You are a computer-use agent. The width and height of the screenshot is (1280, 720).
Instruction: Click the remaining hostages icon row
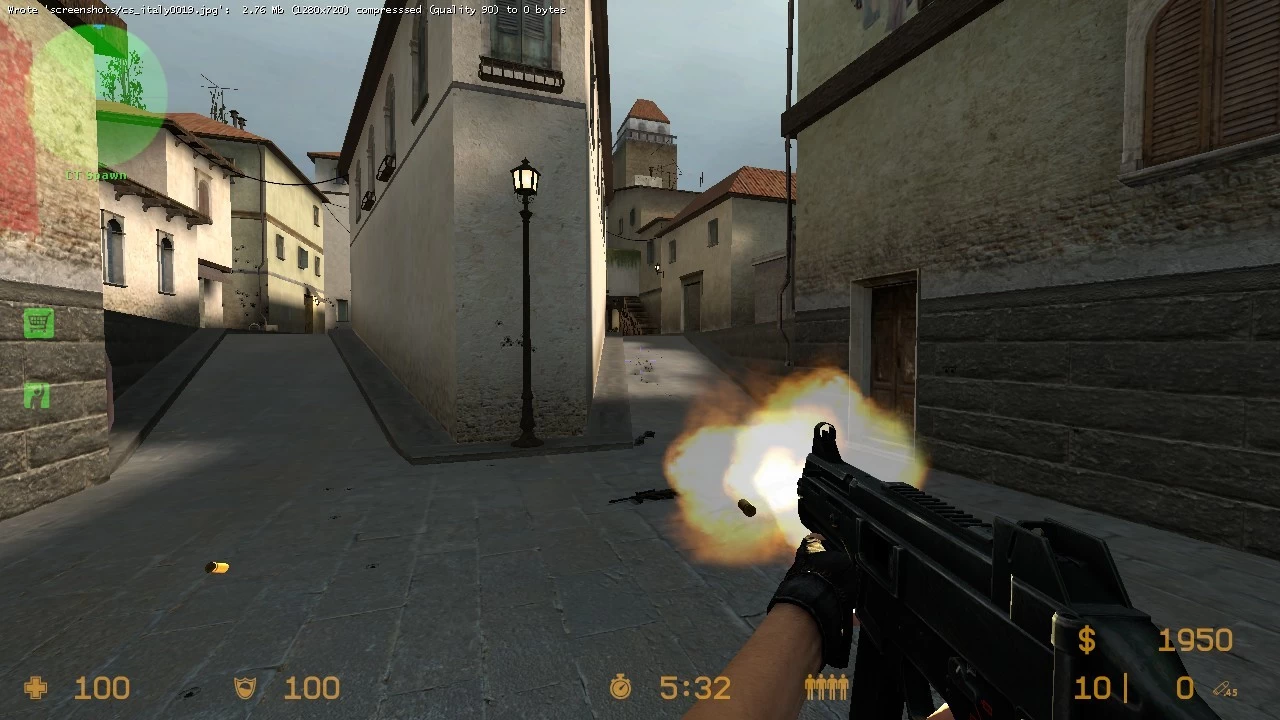click(827, 687)
